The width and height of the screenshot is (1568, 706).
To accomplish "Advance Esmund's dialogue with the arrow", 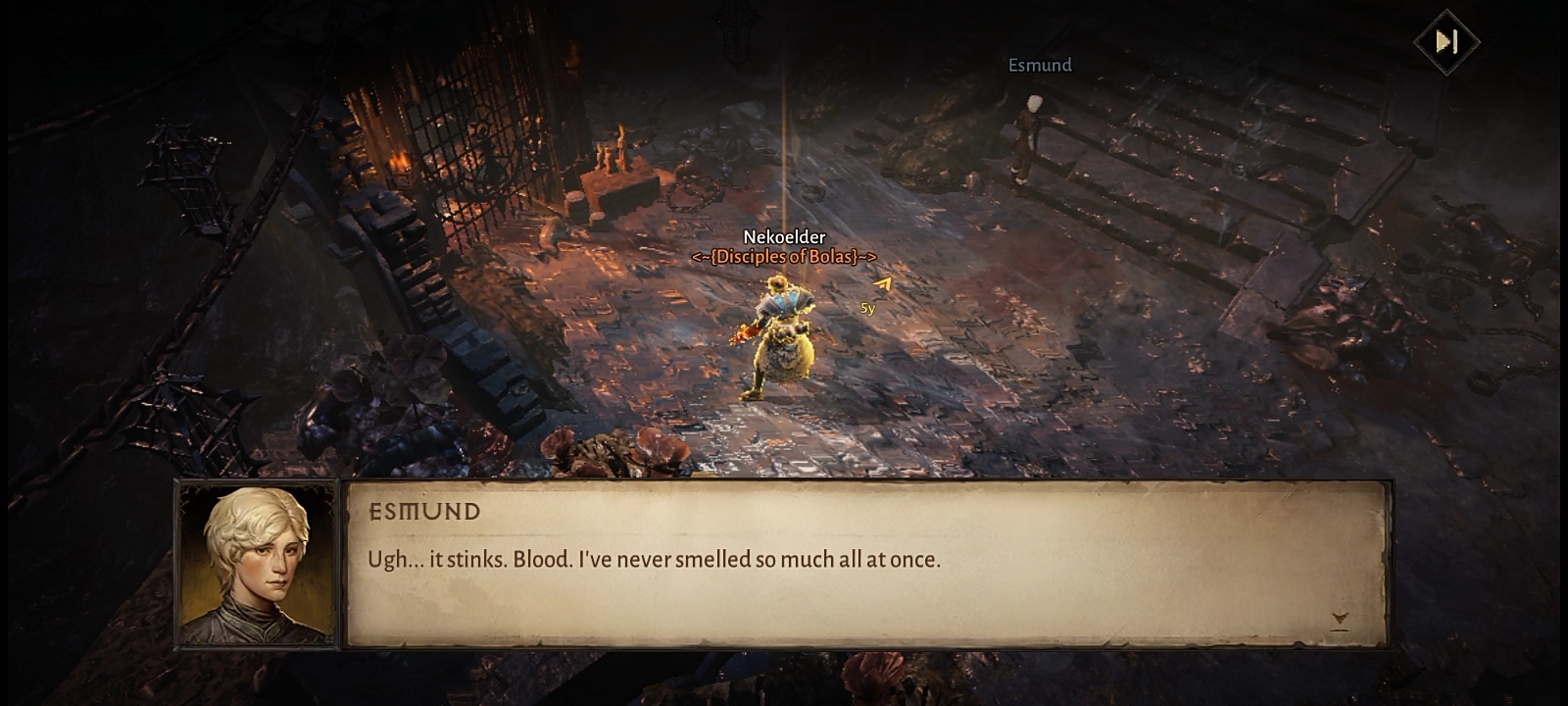I will (1340, 619).
